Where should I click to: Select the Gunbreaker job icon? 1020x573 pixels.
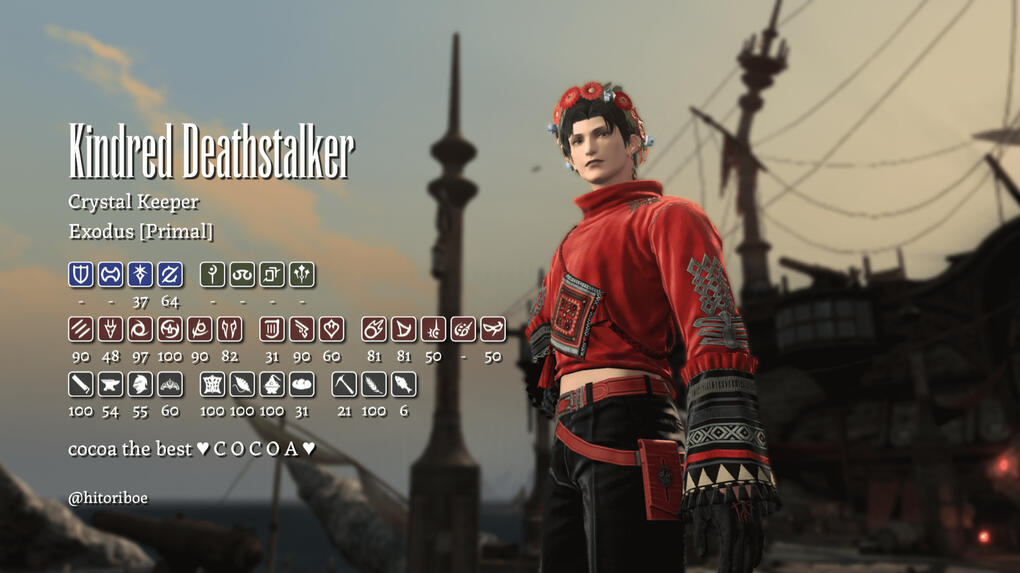170,274
